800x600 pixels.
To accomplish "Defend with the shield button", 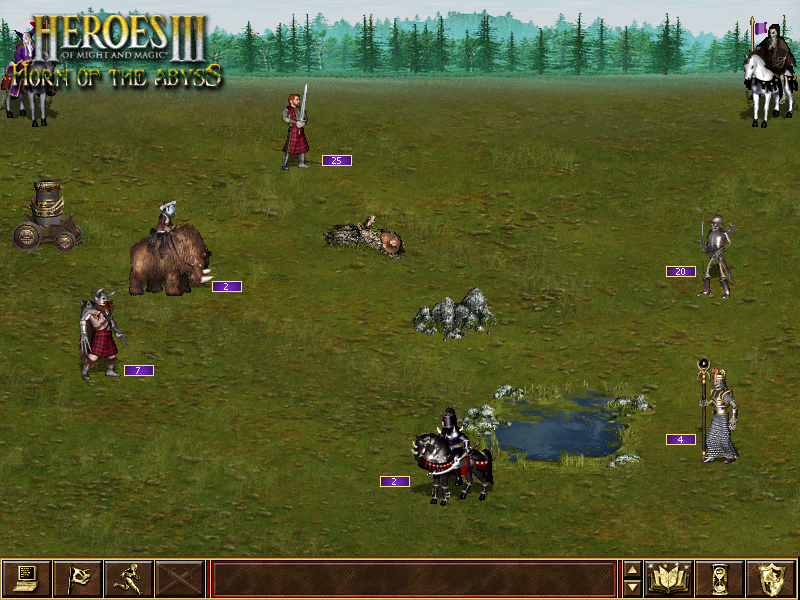I will [x=771, y=579].
